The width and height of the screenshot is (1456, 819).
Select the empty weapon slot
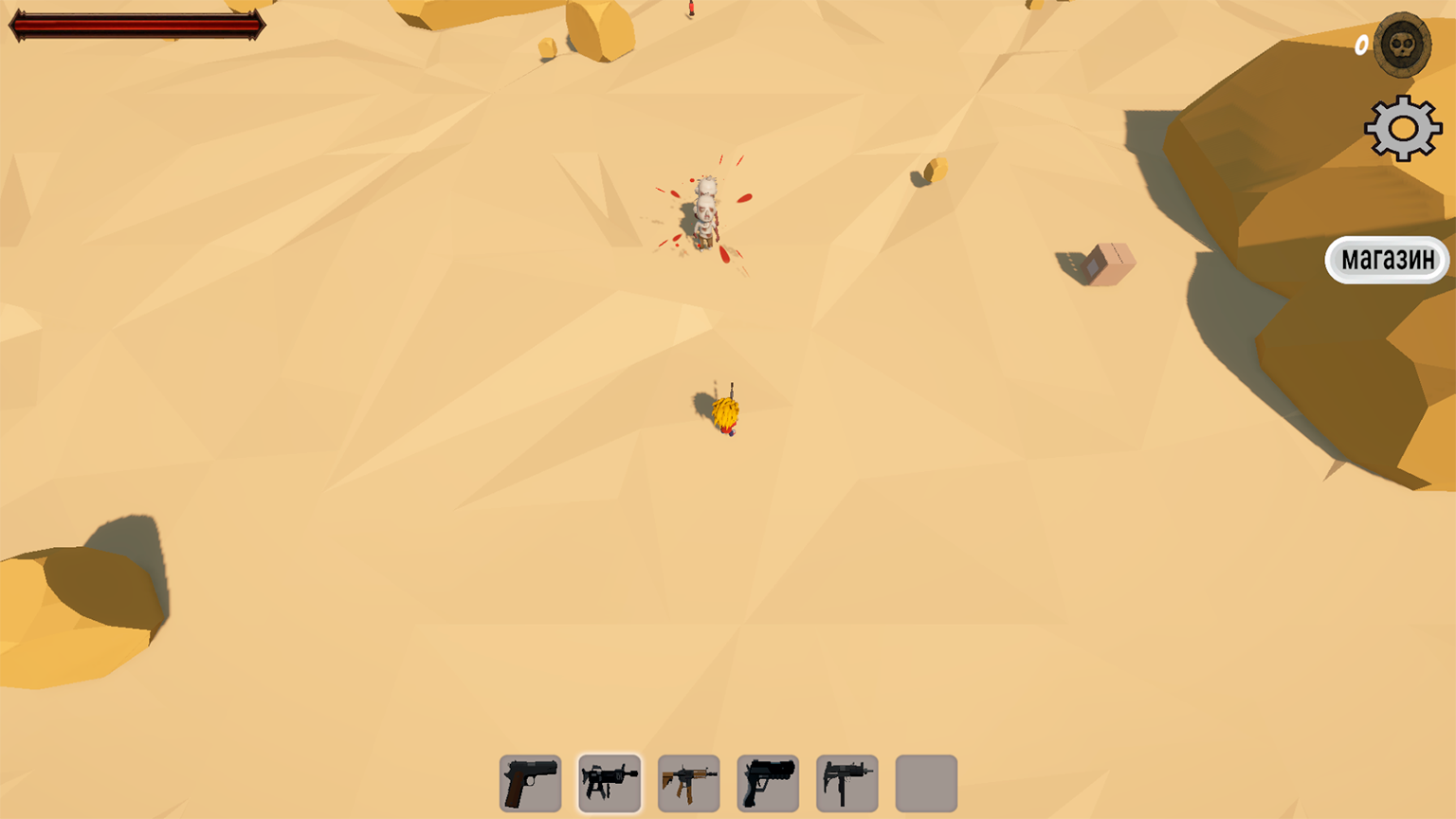tap(926, 783)
